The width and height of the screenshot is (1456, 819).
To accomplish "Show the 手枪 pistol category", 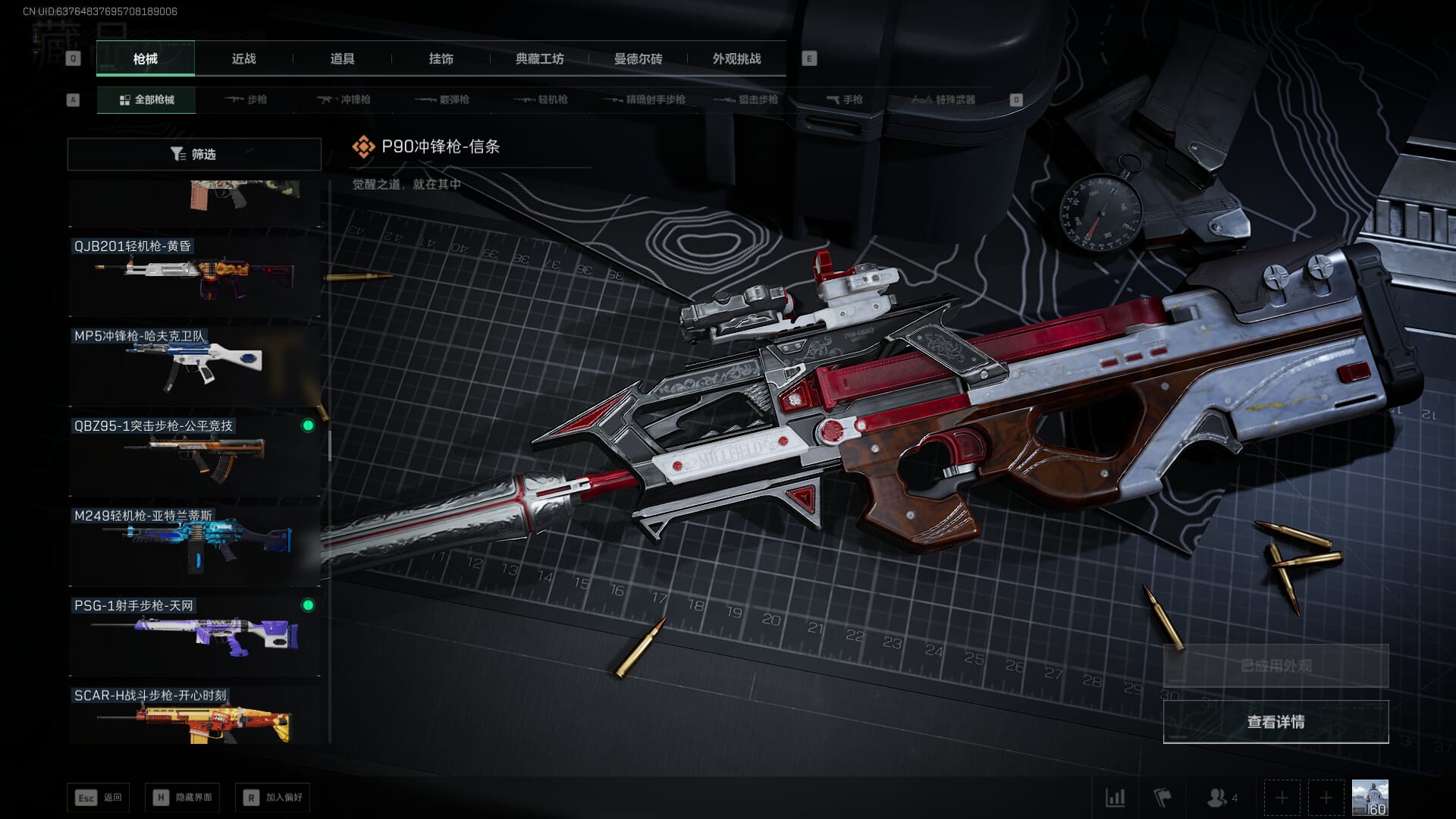I will point(844,99).
